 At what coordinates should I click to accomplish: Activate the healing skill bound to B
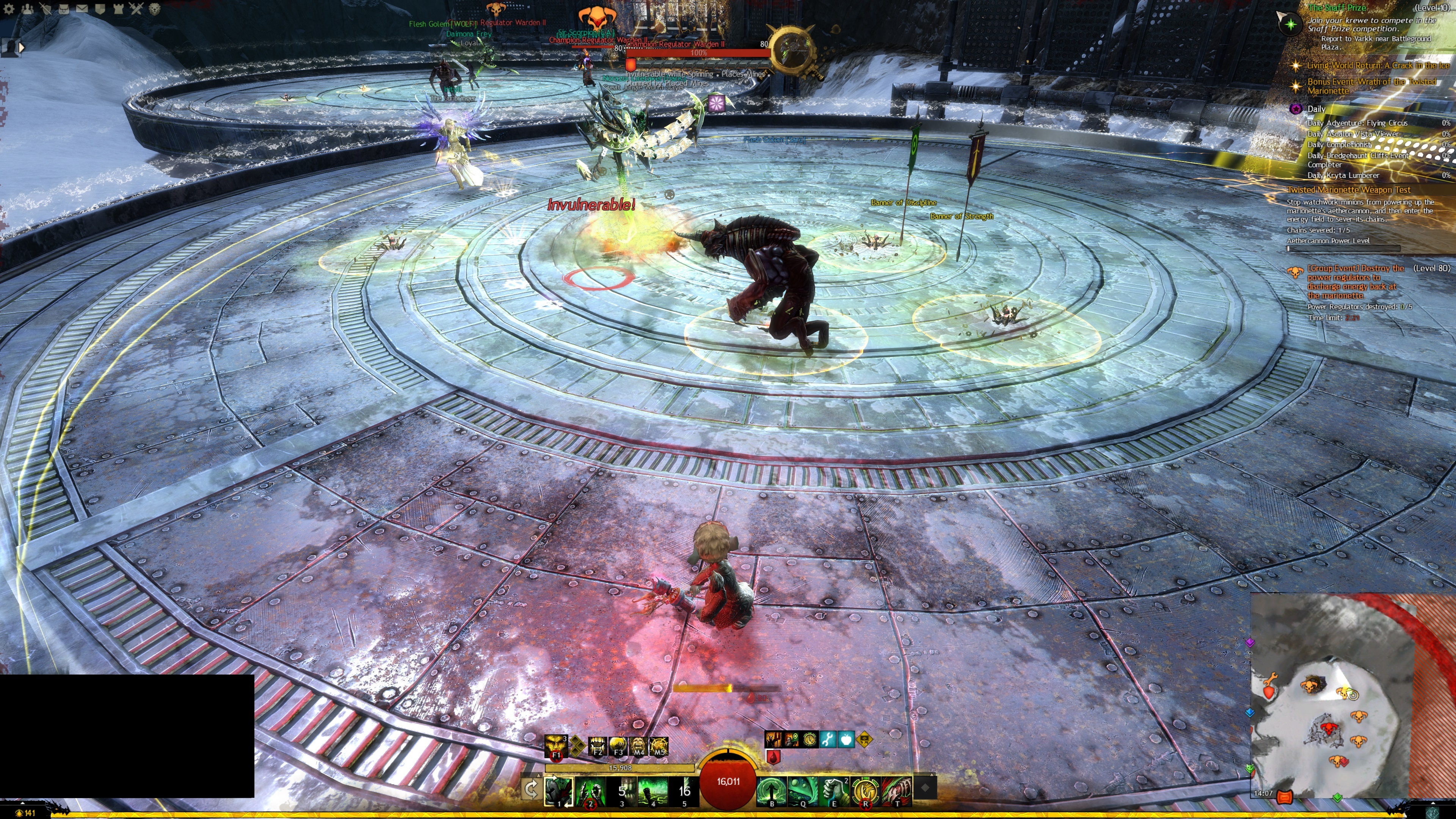coord(772,790)
